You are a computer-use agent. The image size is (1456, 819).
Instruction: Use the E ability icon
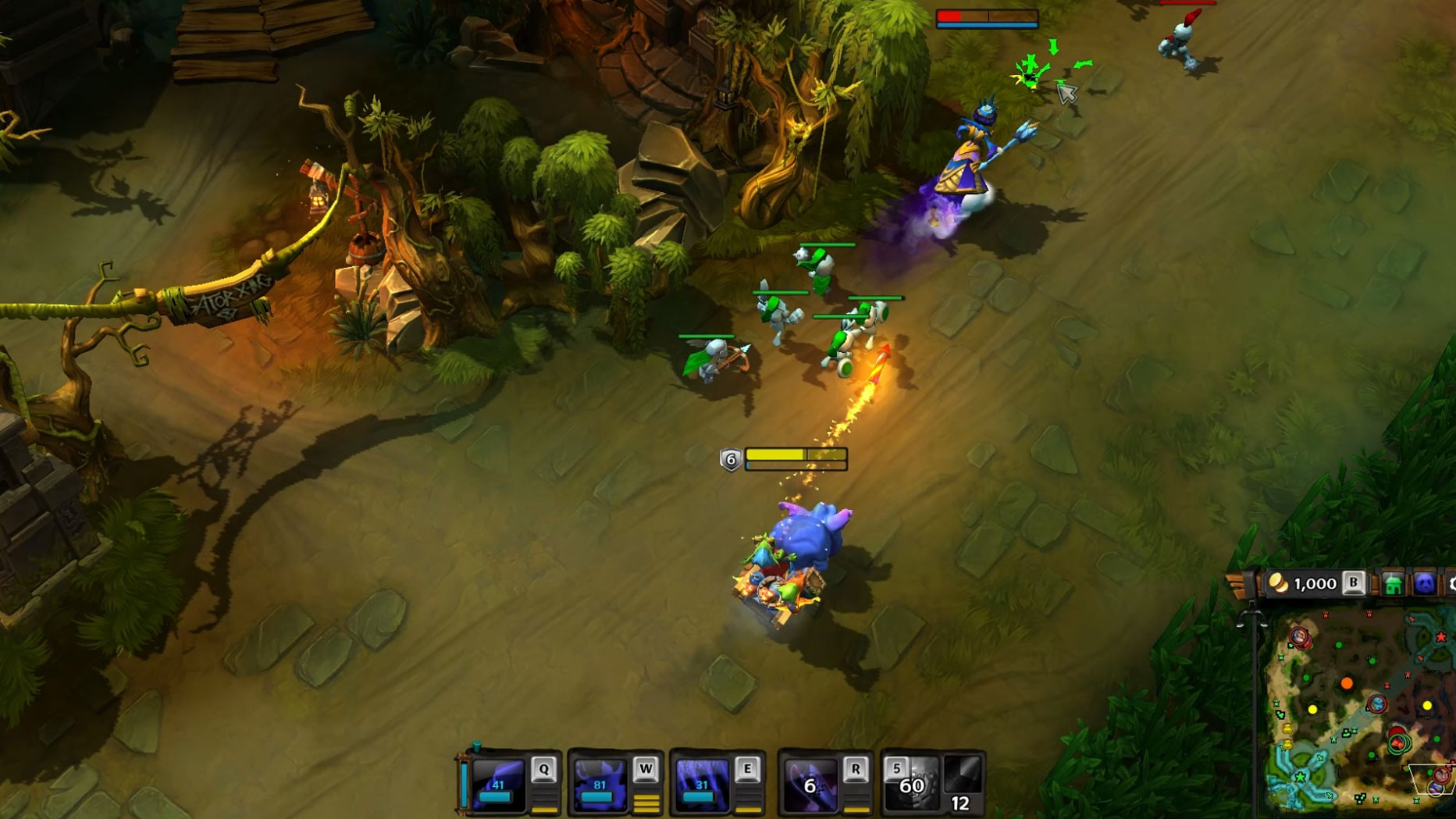[701, 784]
